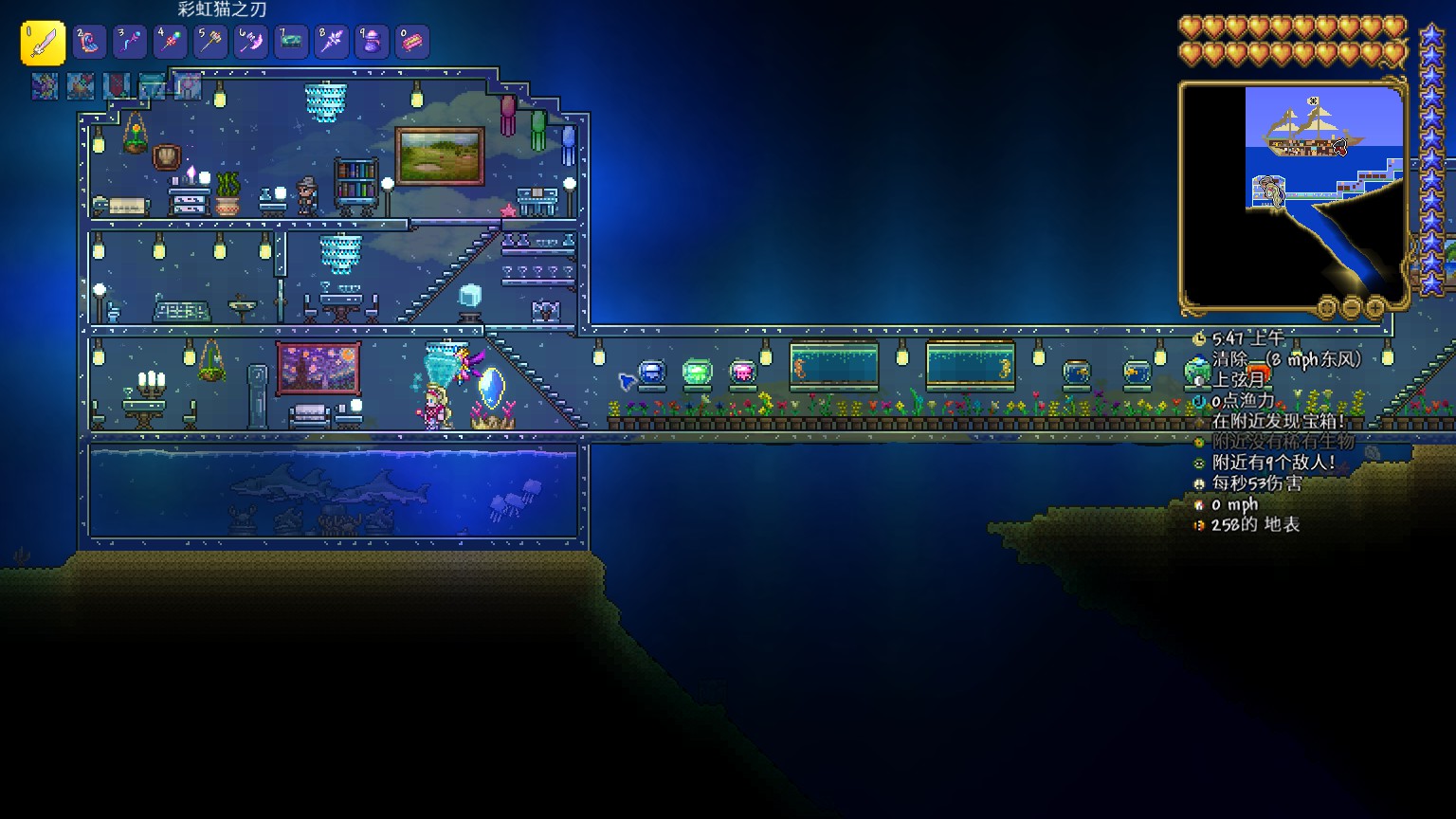Select the purple pouch in slot 9
Image resolution: width=1456 pixels, height=819 pixels.
click(x=372, y=43)
